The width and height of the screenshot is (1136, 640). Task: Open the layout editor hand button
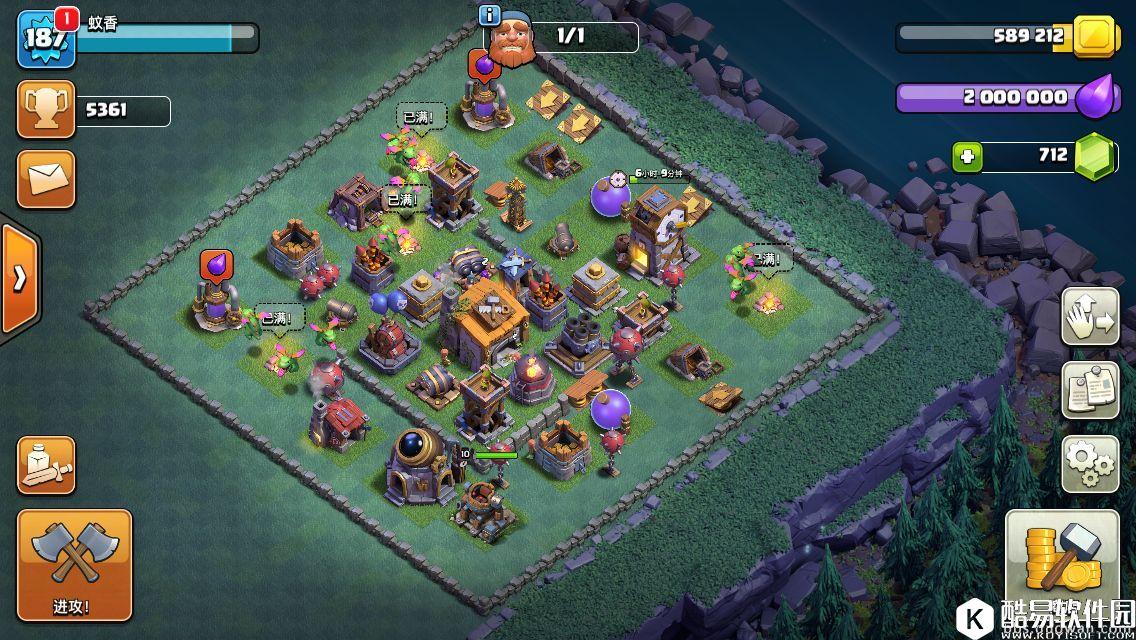coord(1090,316)
